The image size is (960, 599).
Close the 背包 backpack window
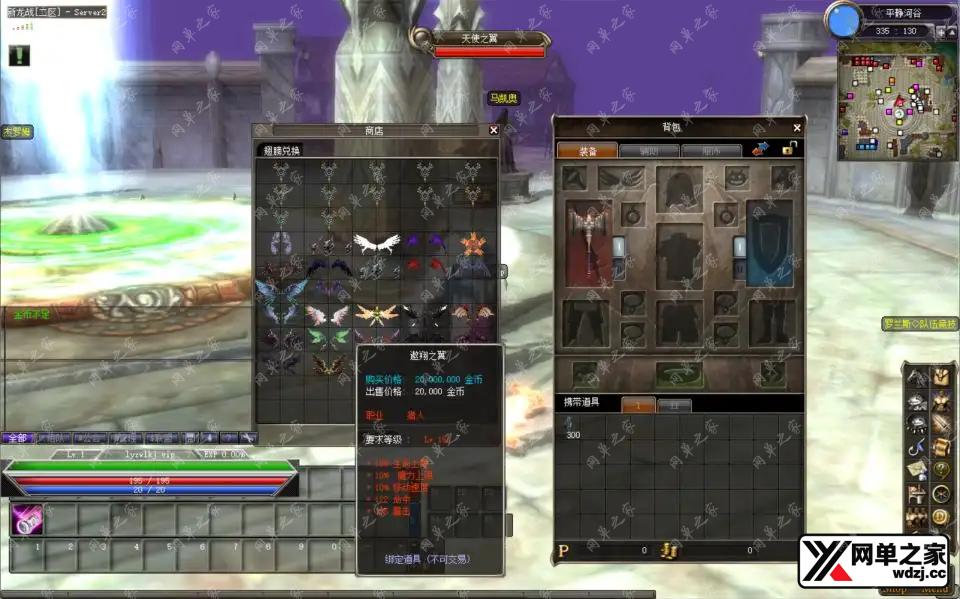point(797,128)
